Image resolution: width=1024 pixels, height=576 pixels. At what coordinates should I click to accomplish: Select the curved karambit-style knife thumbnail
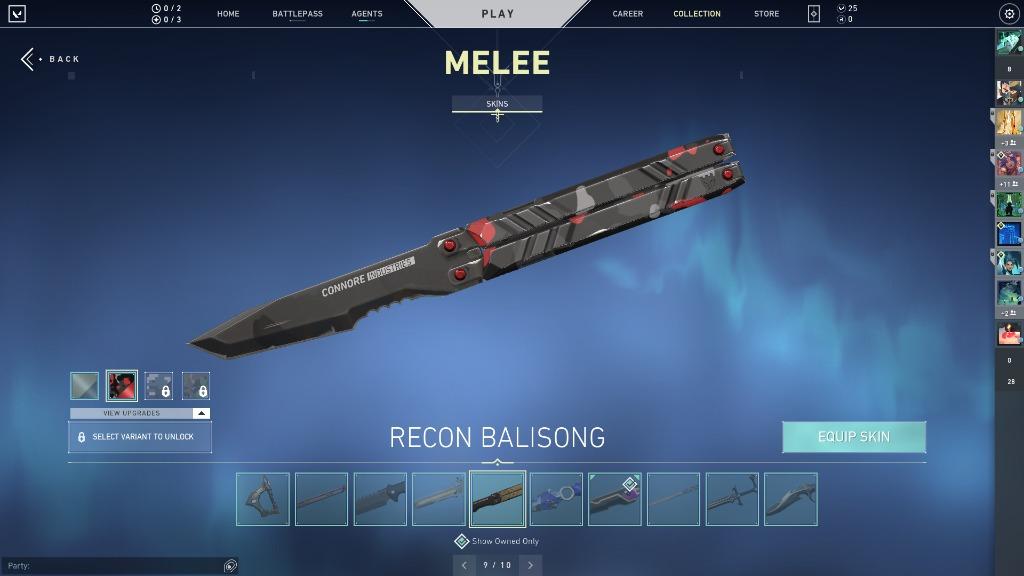tap(790, 499)
